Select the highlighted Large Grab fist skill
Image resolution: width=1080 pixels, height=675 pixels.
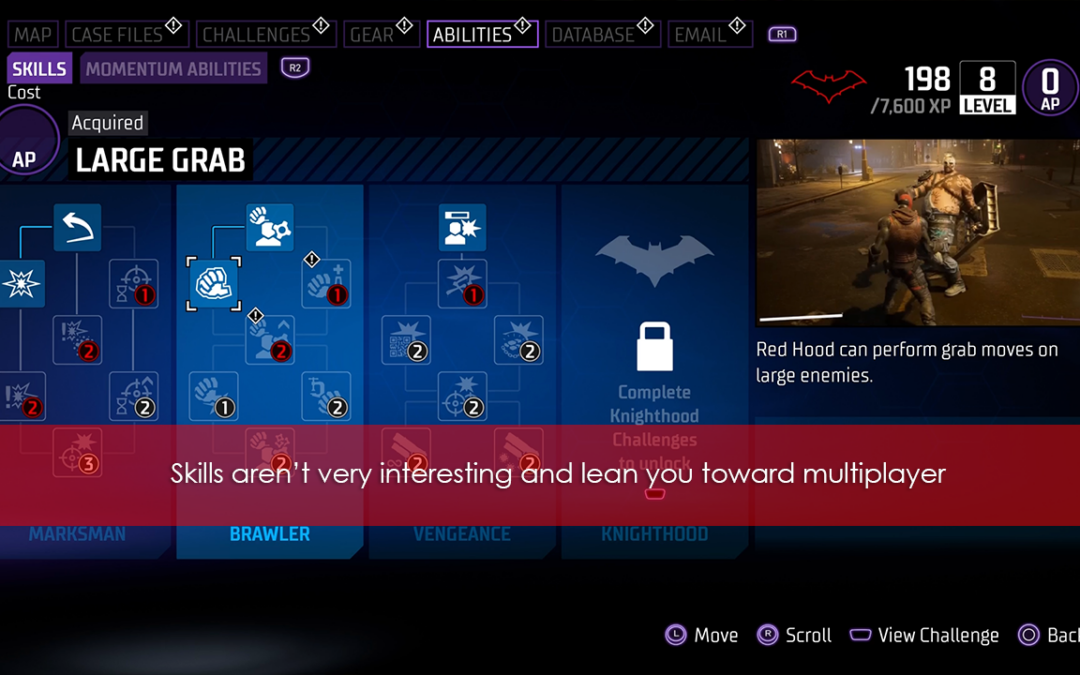[213, 284]
